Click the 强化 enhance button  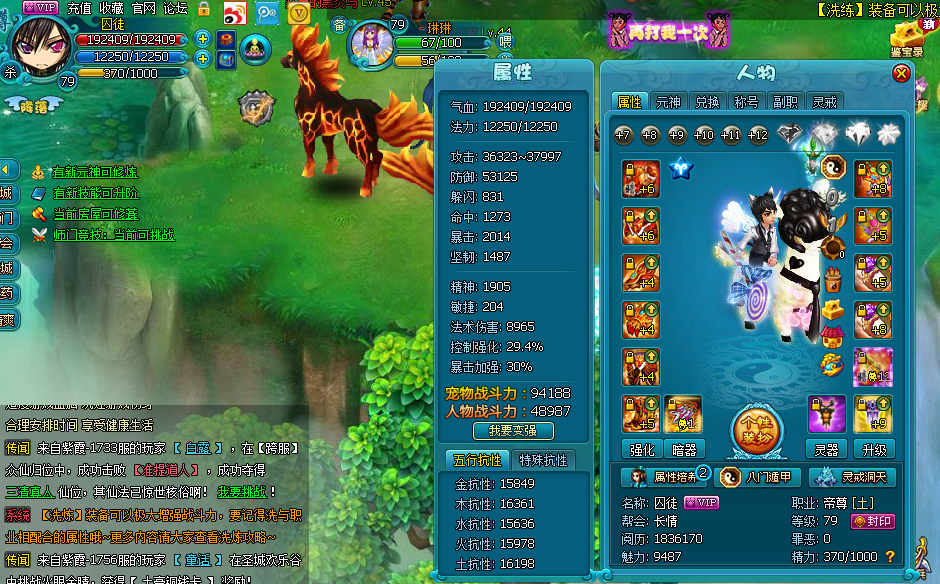point(640,449)
